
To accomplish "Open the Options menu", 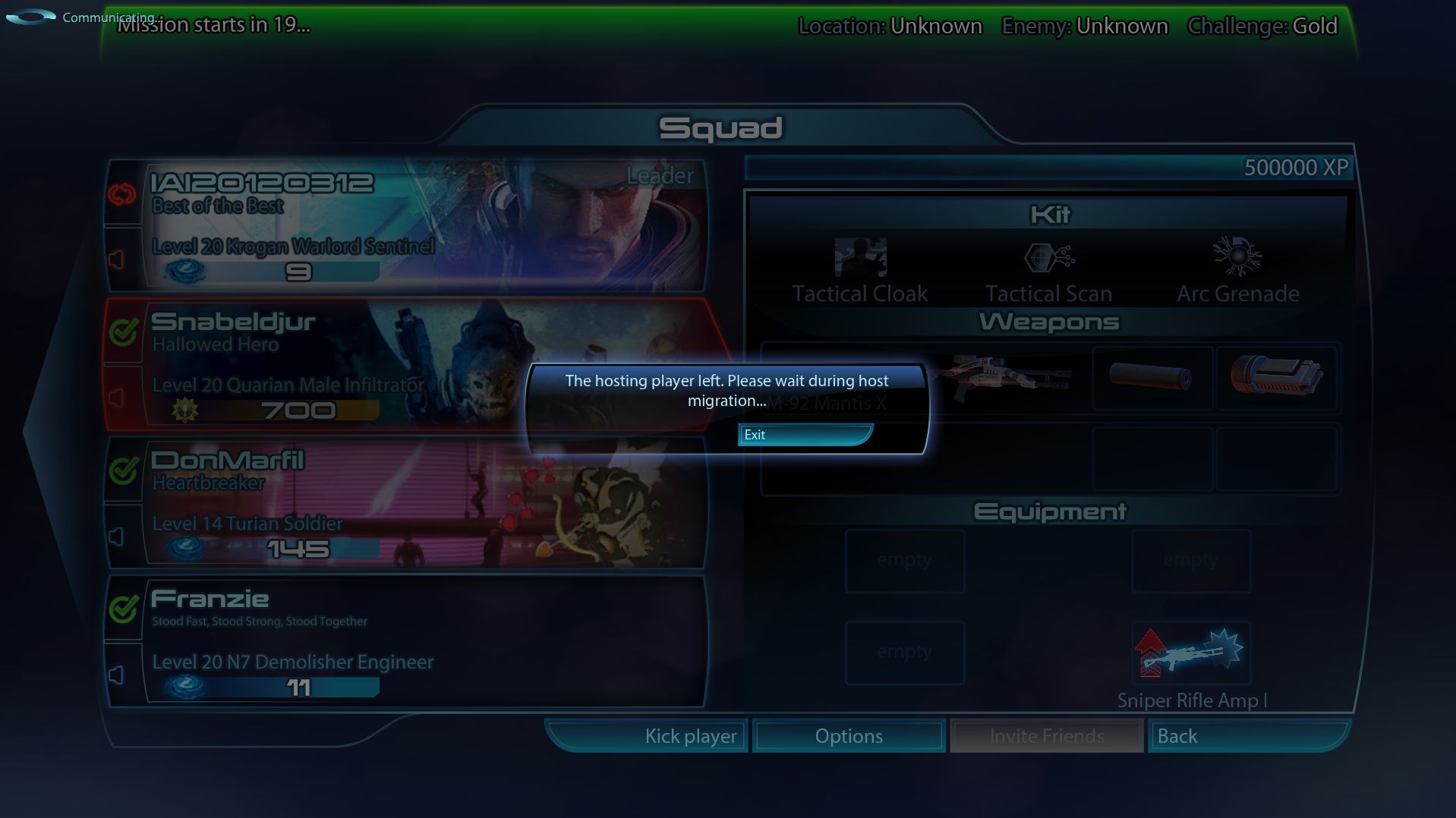I will 849,736.
